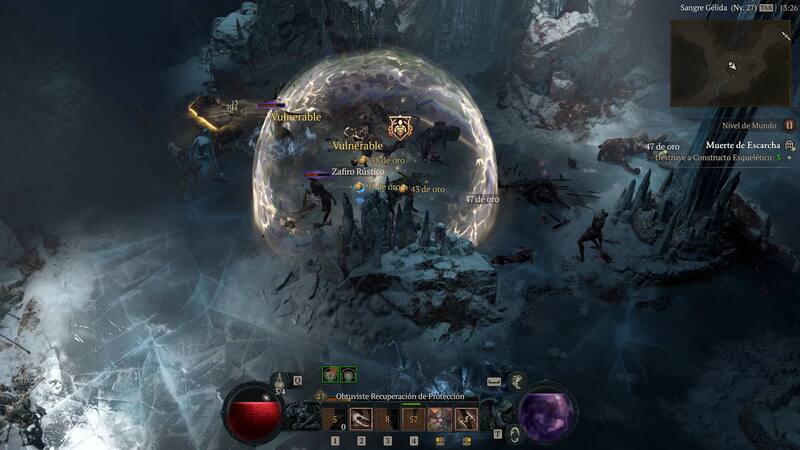
Task: Activate the third skill slot showing 8
Action: pyautogui.click(x=387, y=420)
